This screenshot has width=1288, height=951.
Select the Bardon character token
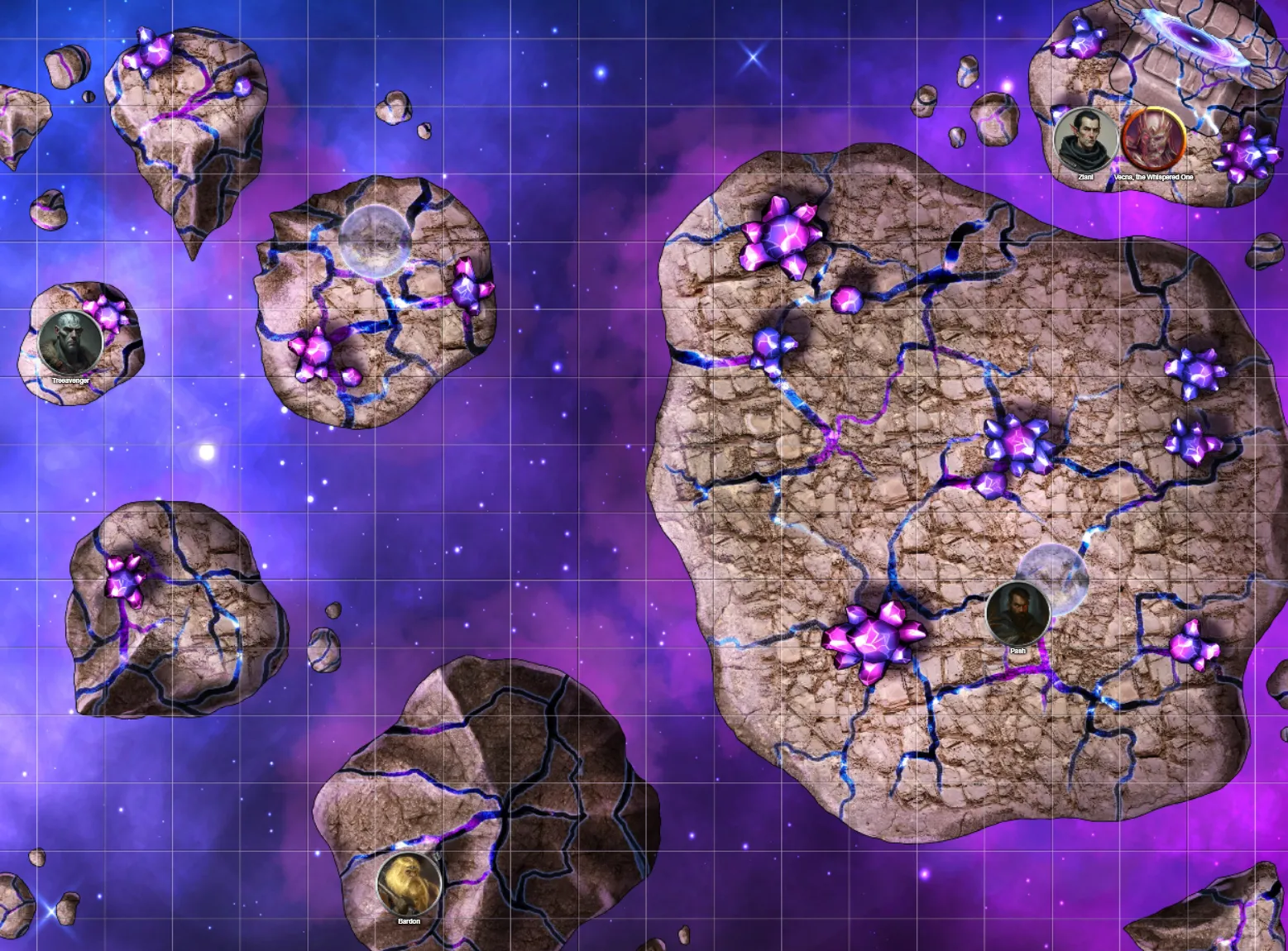[409, 883]
